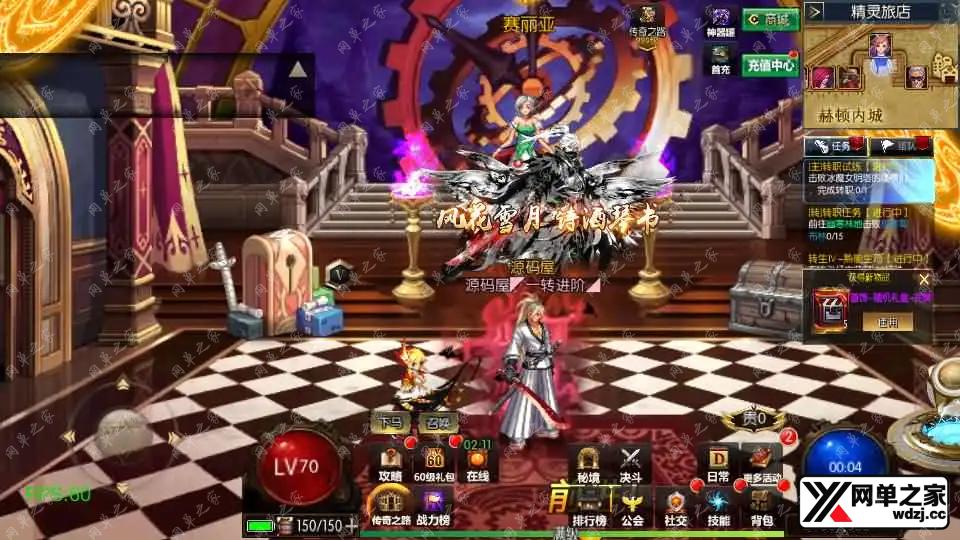960x540 pixels.
Task: Open the 背包 backpack
Action: coord(761,507)
